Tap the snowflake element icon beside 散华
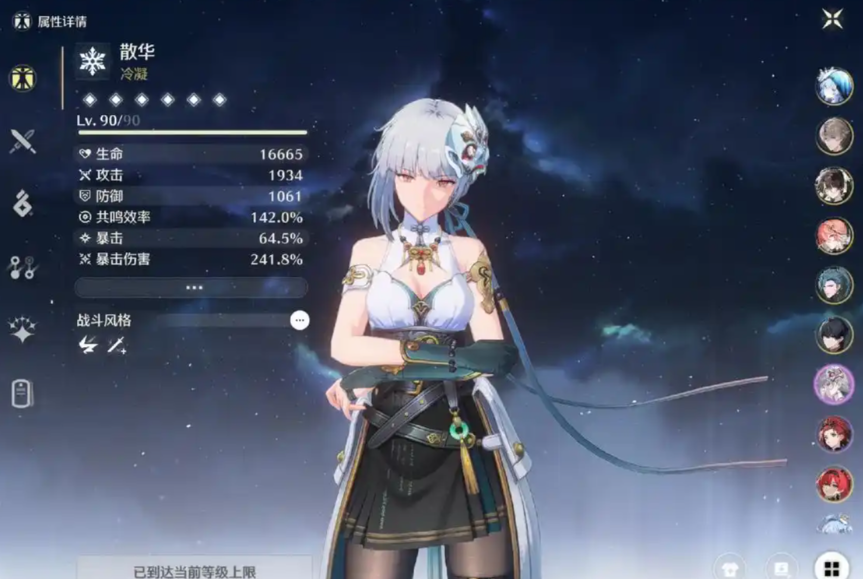Image resolution: width=863 pixels, height=579 pixels. pyautogui.click(x=93, y=61)
